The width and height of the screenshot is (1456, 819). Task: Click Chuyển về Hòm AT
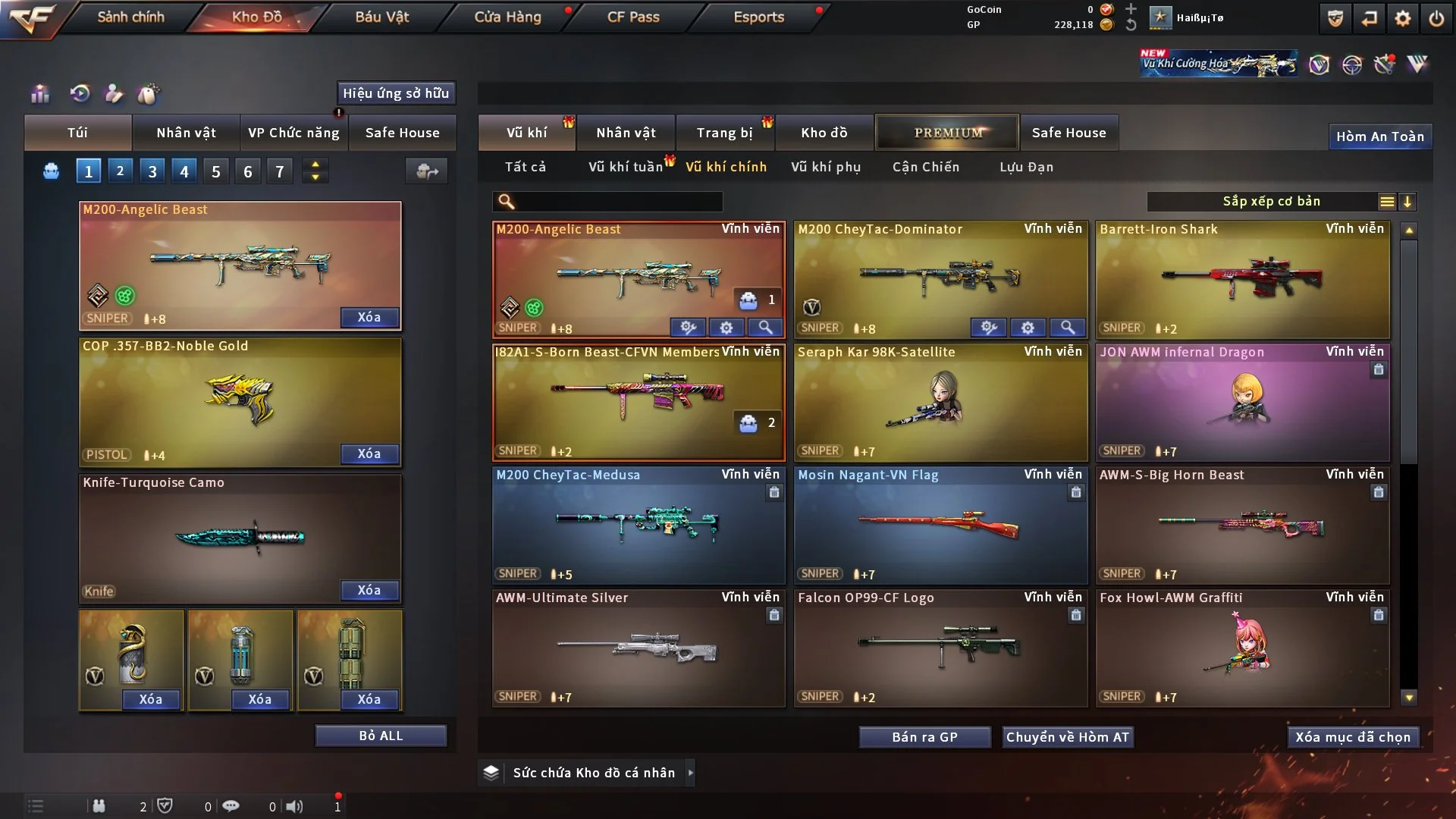(1068, 737)
